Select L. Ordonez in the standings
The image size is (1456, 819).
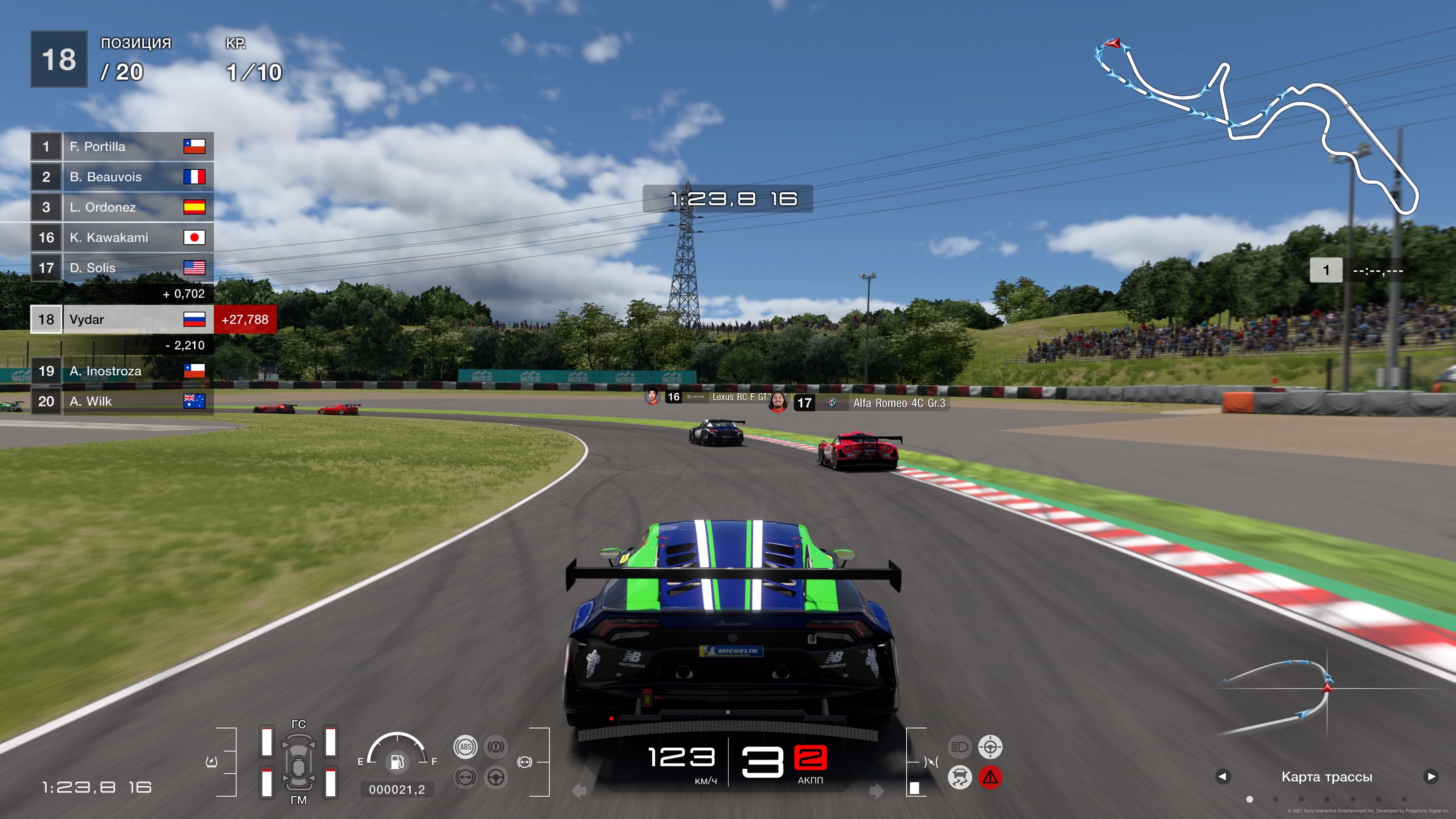(x=121, y=207)
